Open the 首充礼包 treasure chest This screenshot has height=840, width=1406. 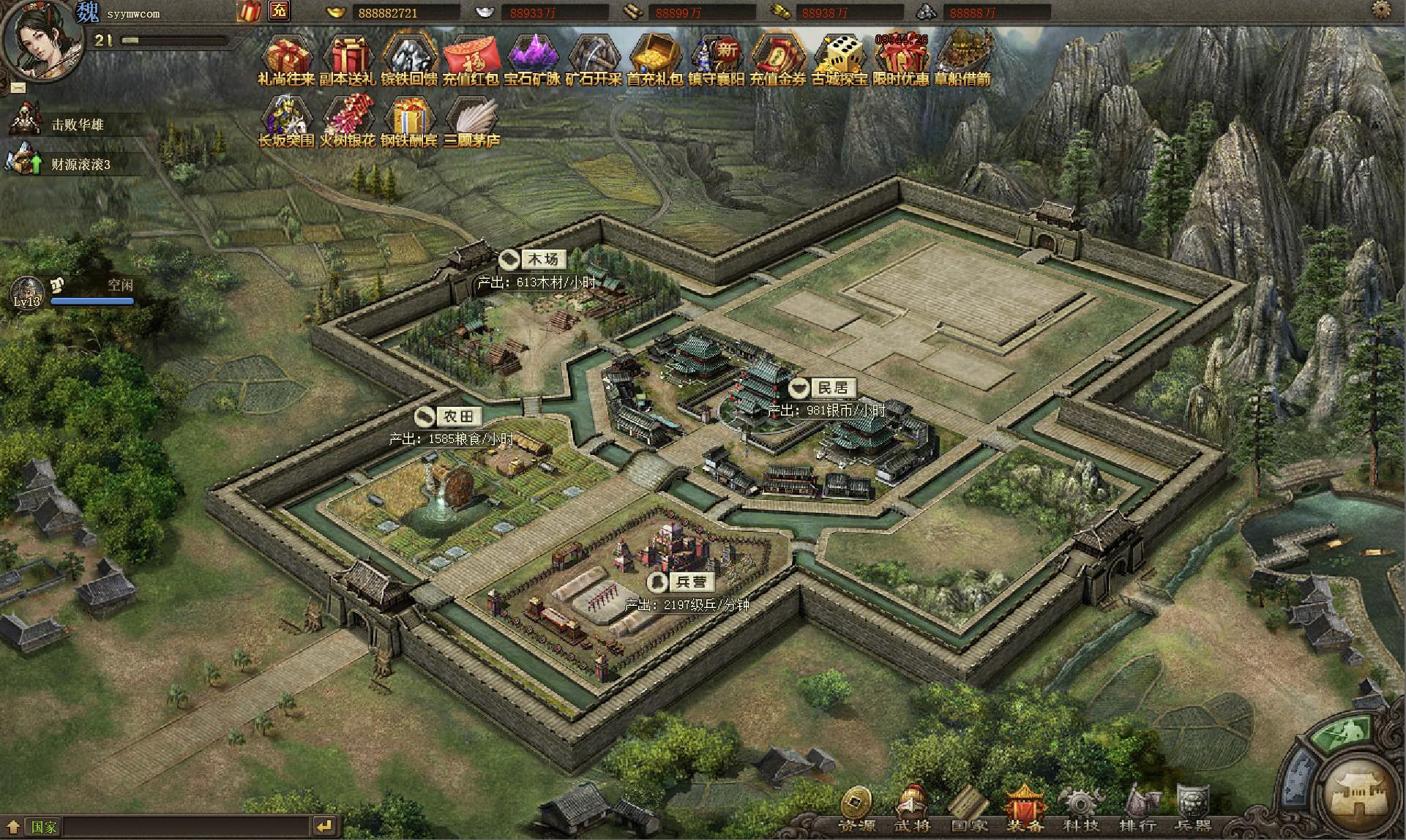pyautogui.click(x=655, y=59)
